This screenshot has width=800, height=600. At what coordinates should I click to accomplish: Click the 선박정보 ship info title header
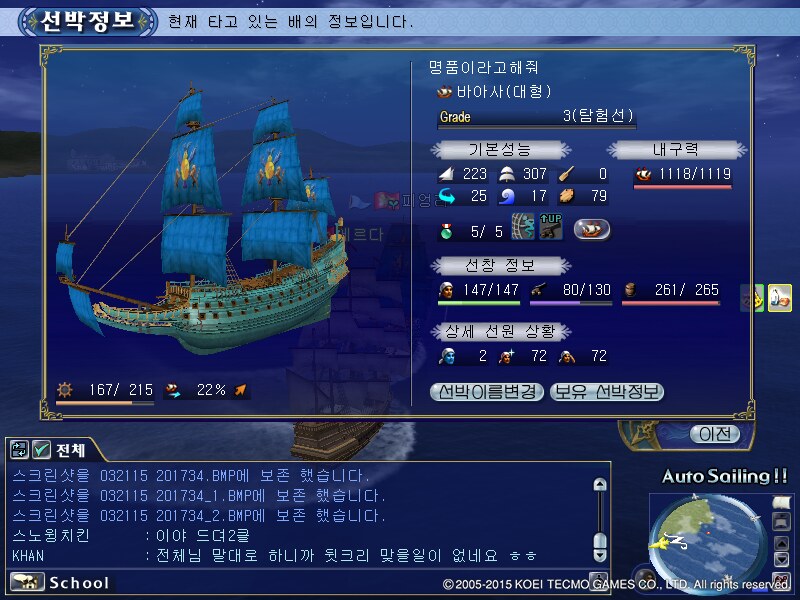coord(88,20)
